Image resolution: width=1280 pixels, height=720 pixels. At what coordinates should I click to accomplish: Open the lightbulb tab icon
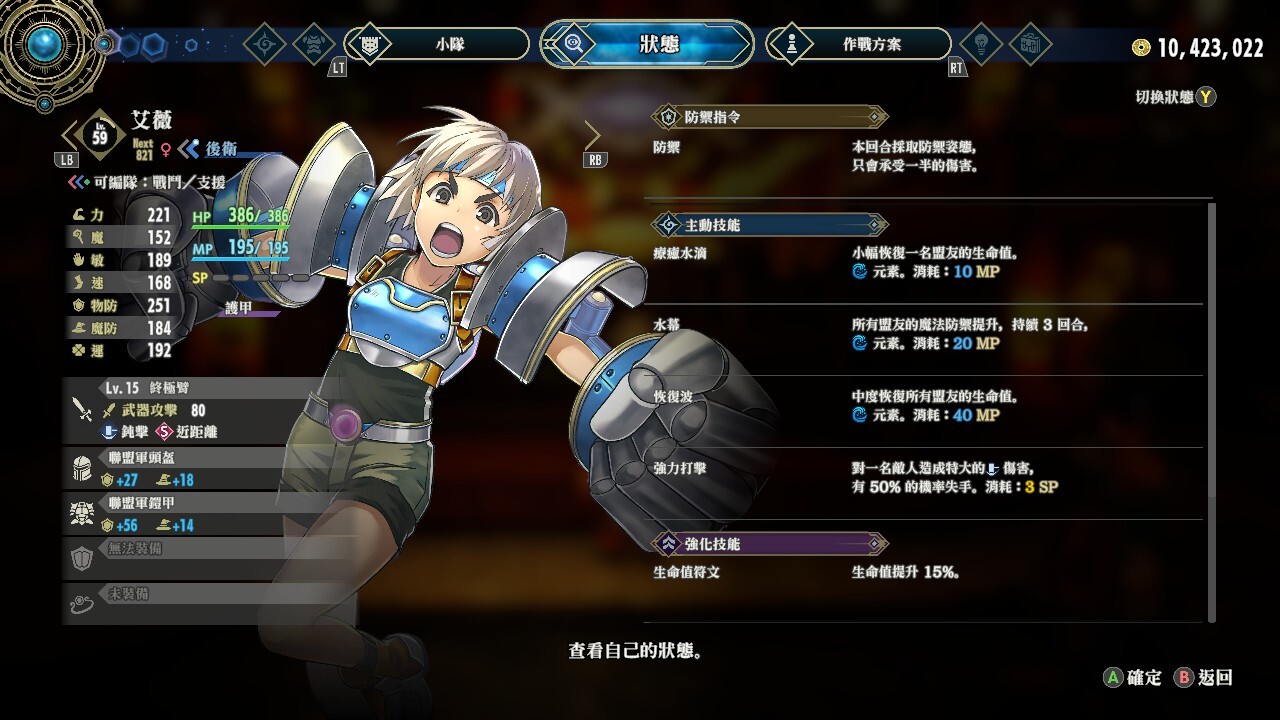(981, 44)
